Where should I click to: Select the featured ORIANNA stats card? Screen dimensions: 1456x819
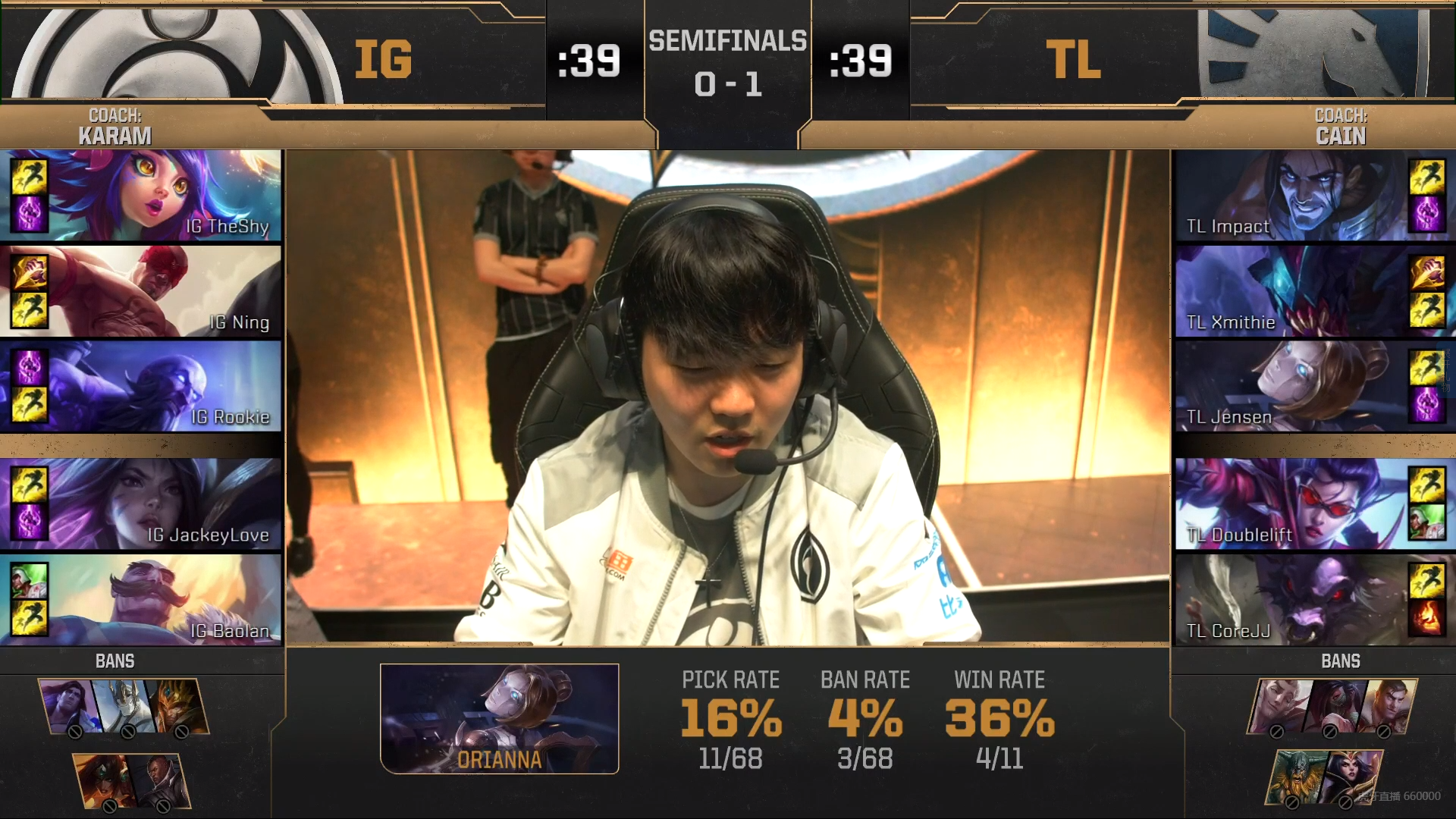[x=500, y=719]
